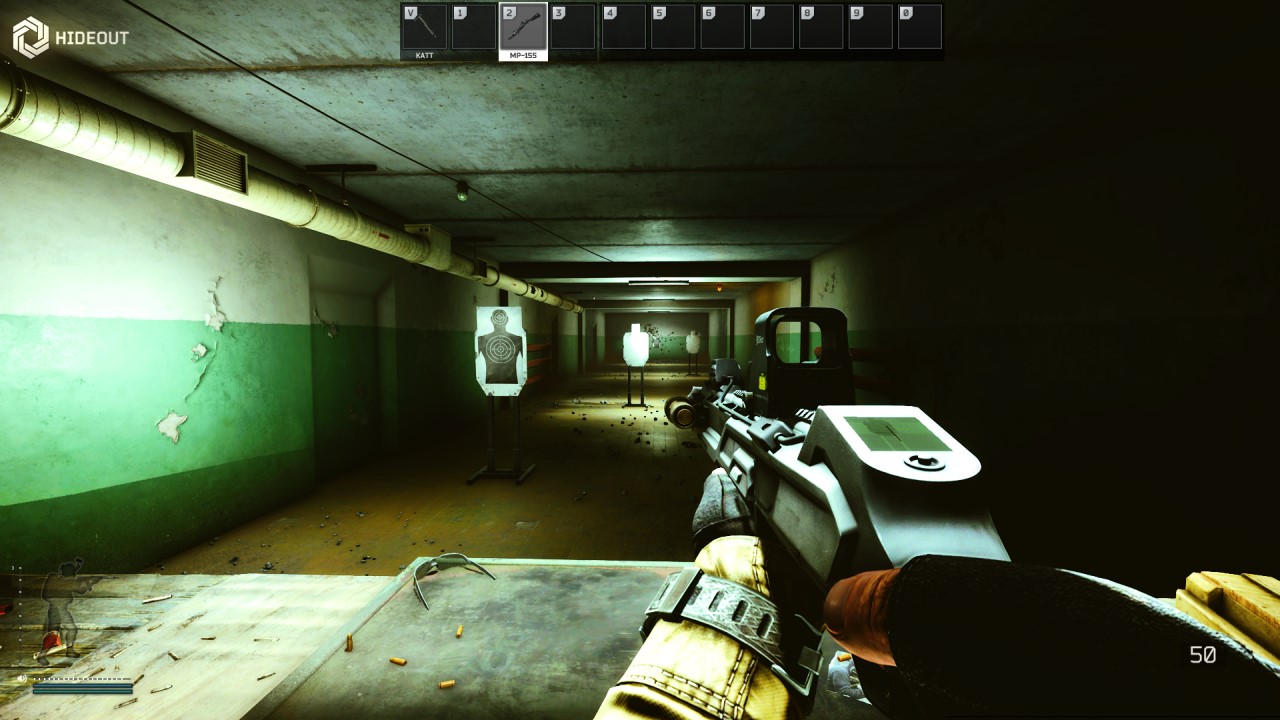Click empty quick slot 4
The width and height of the screenshot is (1280, 720).
[x=623, y=27]
